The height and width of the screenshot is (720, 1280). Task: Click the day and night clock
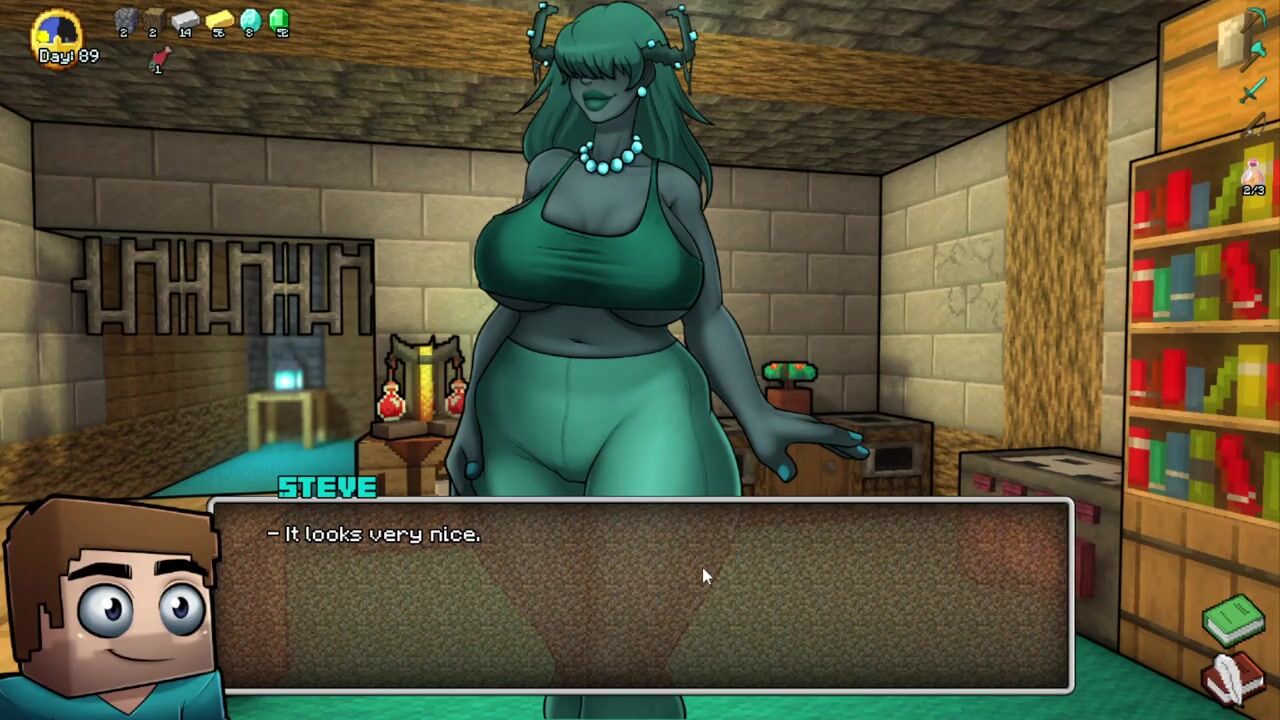pos(56,32)
